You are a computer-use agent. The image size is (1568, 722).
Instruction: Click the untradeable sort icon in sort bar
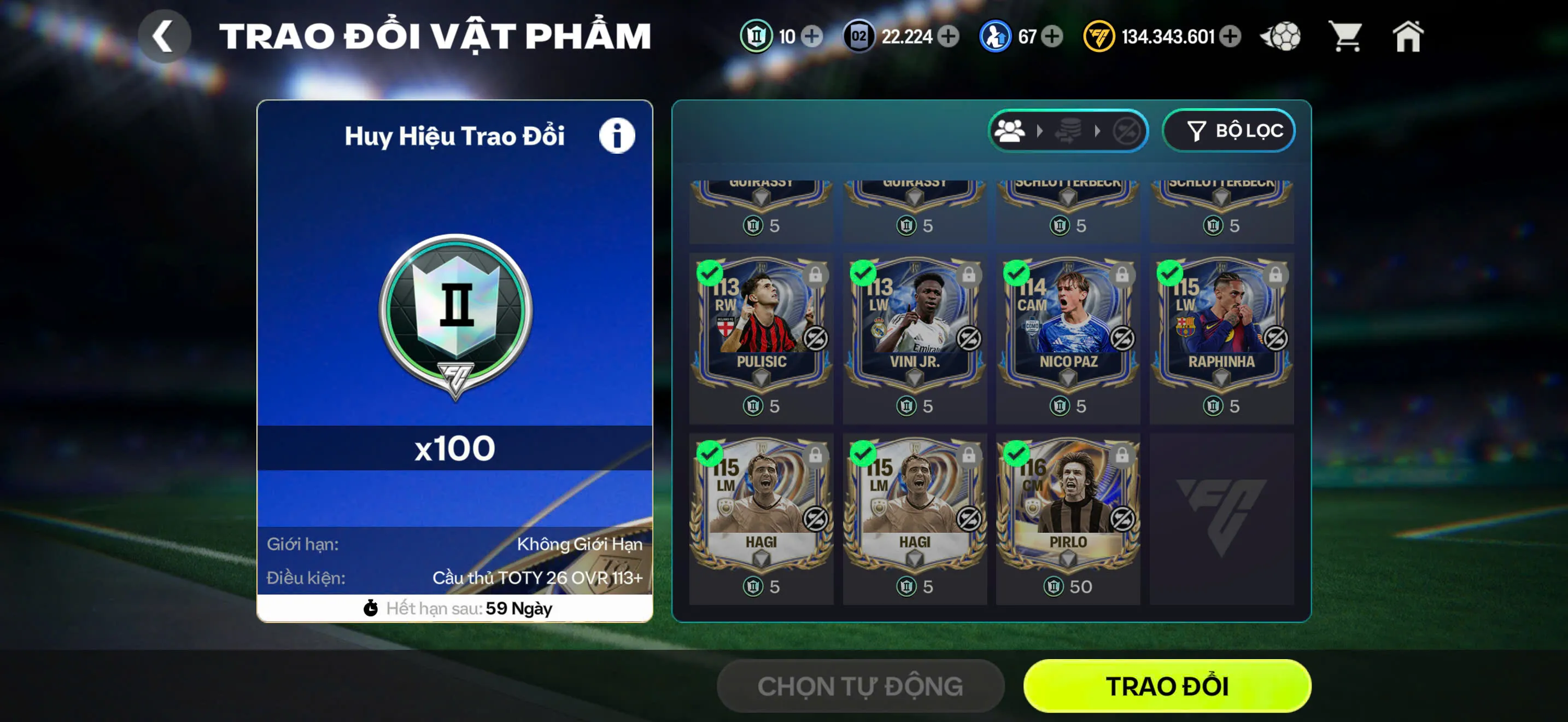click(x=1129, y=130)
